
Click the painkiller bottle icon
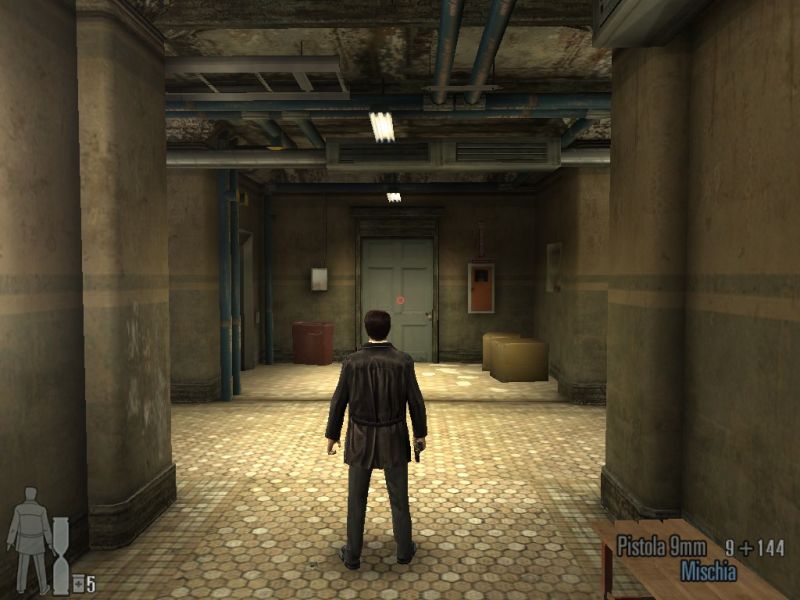pyautogui.click(x=77, y=584)
